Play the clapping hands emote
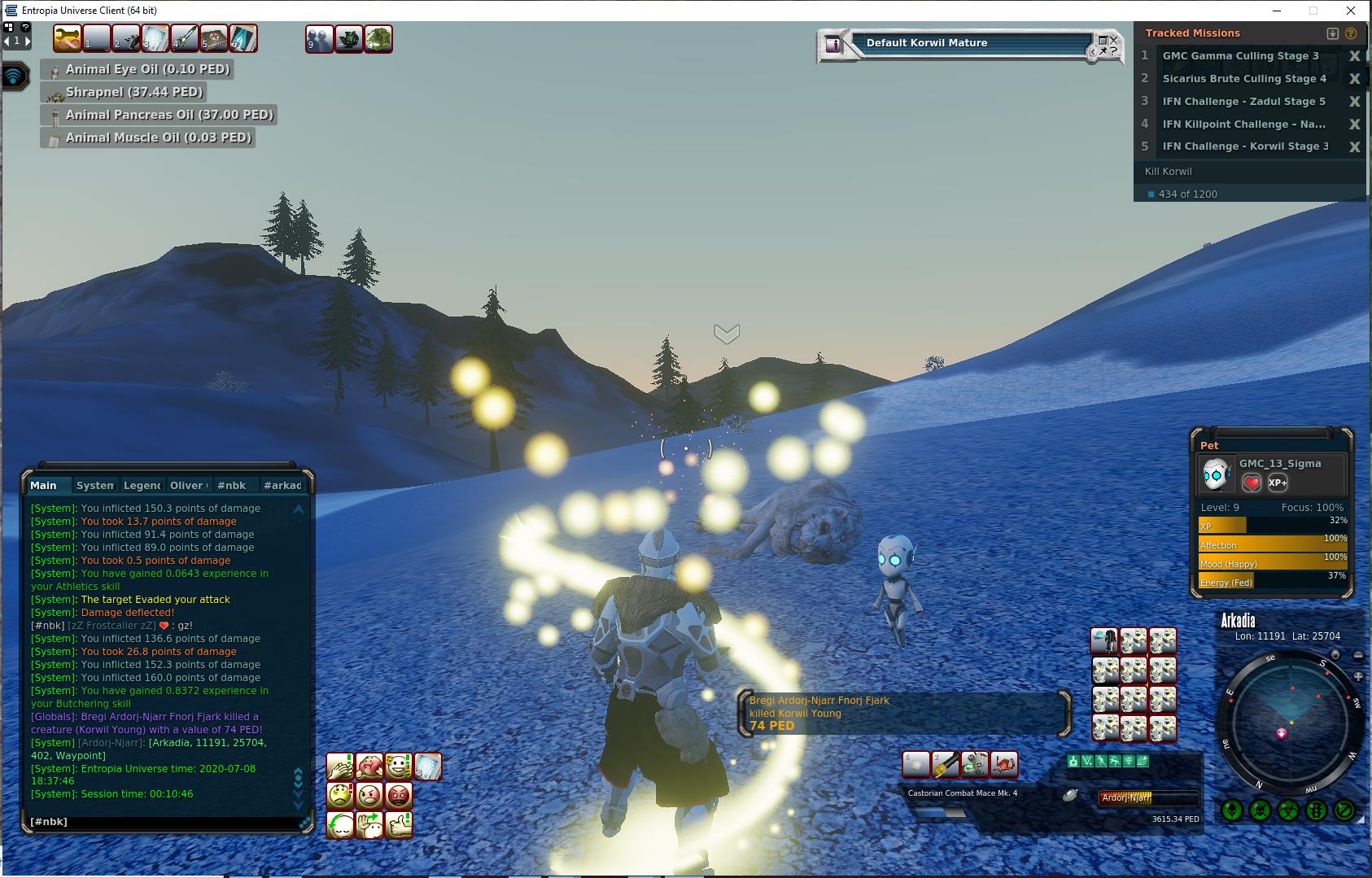The height and width of the screenshot is (878, 1372). (x=340, y=766)
